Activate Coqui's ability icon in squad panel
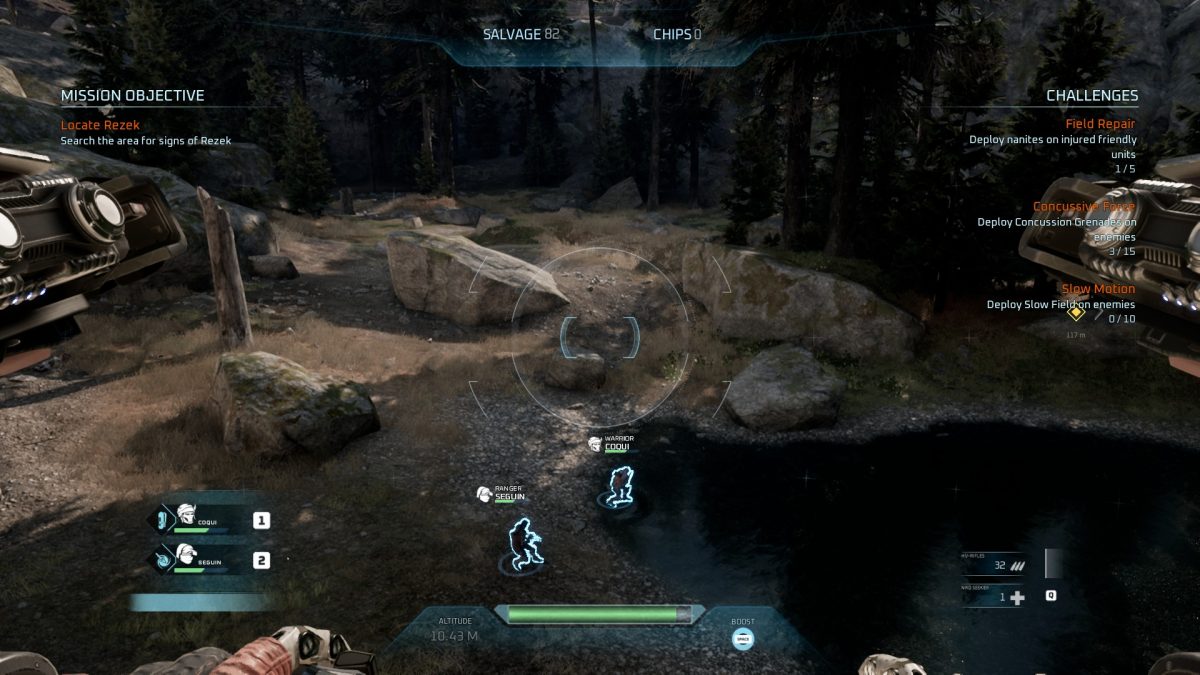This screenshot has height=675, width=1200. pyautogui.click(x=160, y=520)
